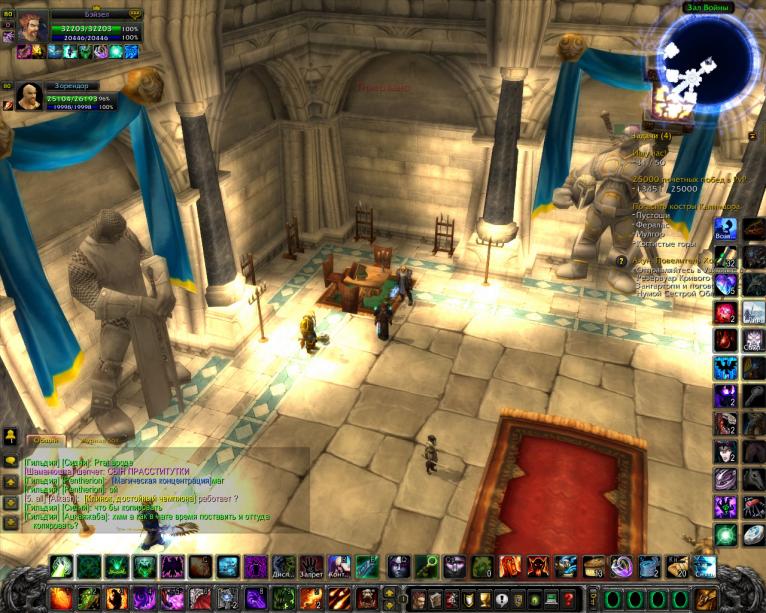Activate the glowing green orb ability
Image resolution: width=766 pixels, height=613 pixels.
725,534
